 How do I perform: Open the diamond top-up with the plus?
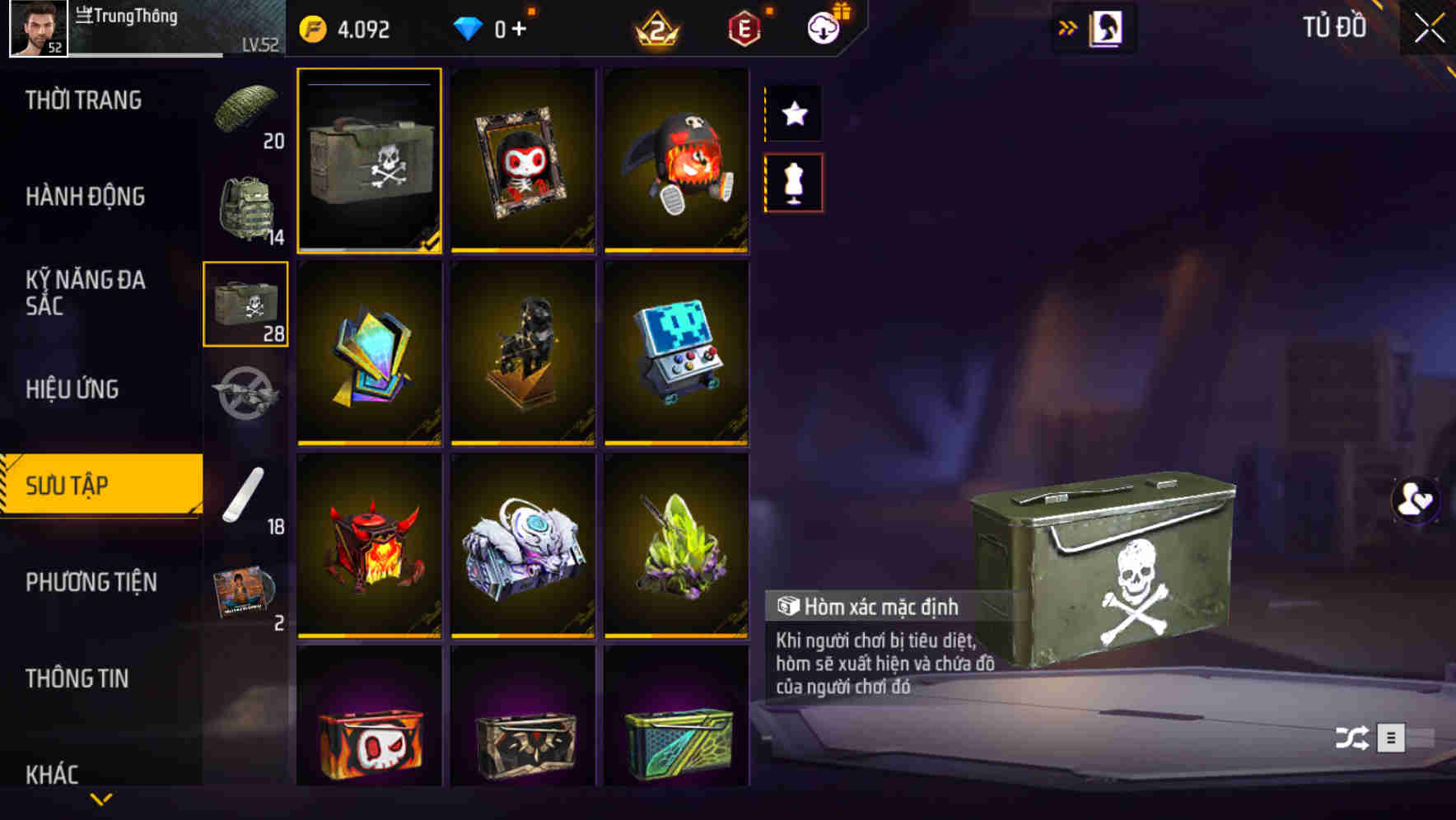[x=520, y=28]
